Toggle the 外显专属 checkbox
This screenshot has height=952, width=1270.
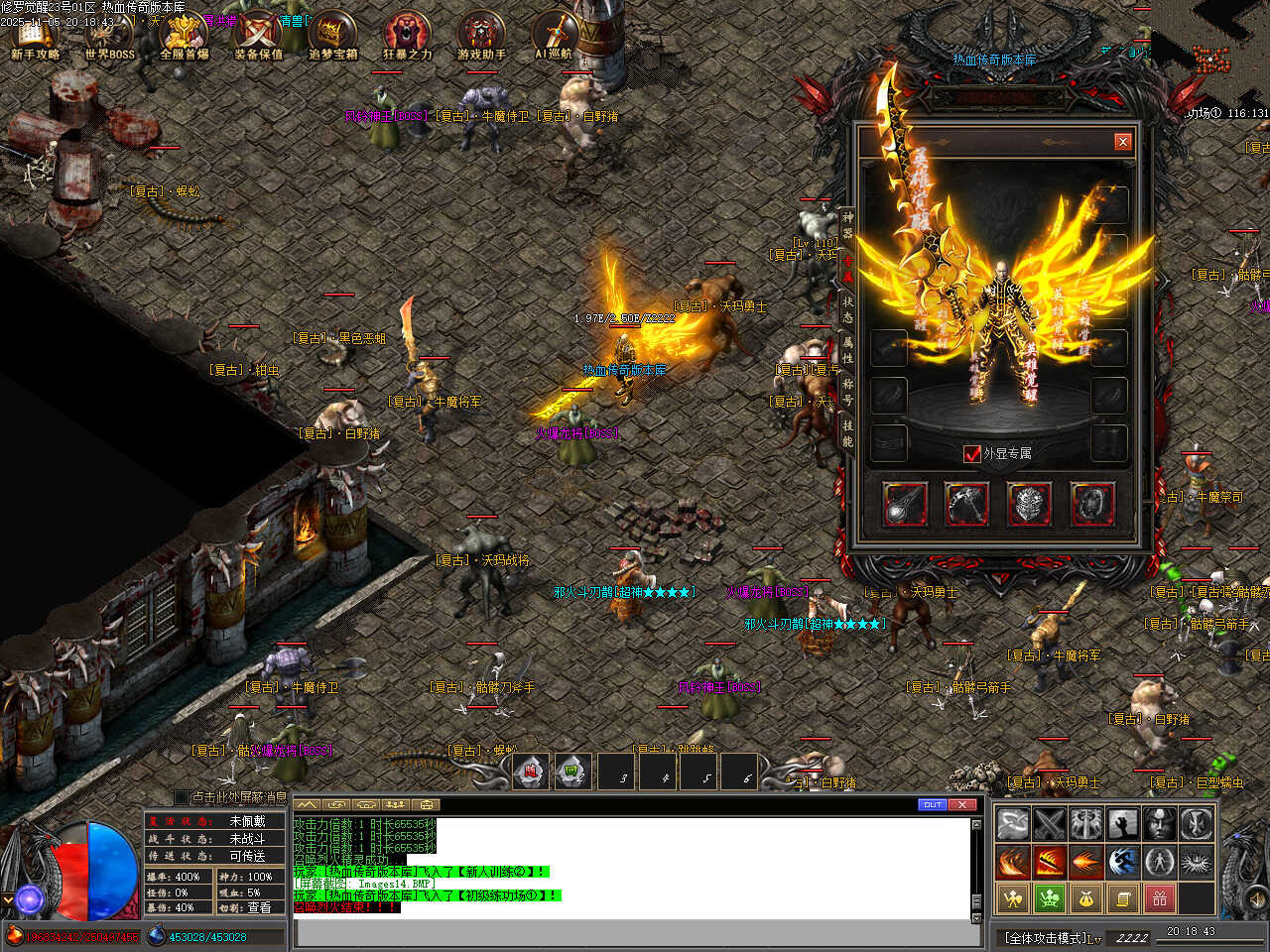(972, 453)
